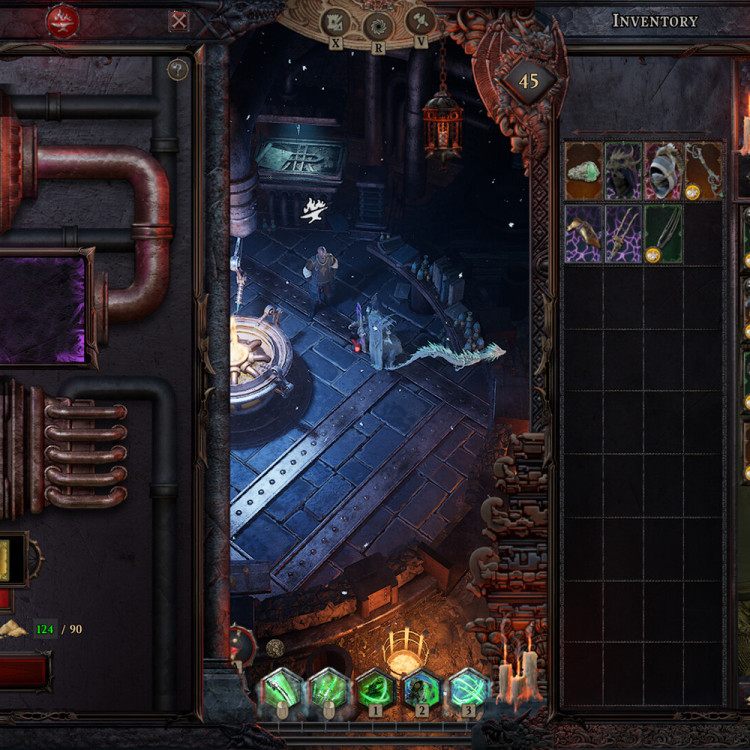
Task: Activate the left mouse green slash skill
Action: [283, 690]
